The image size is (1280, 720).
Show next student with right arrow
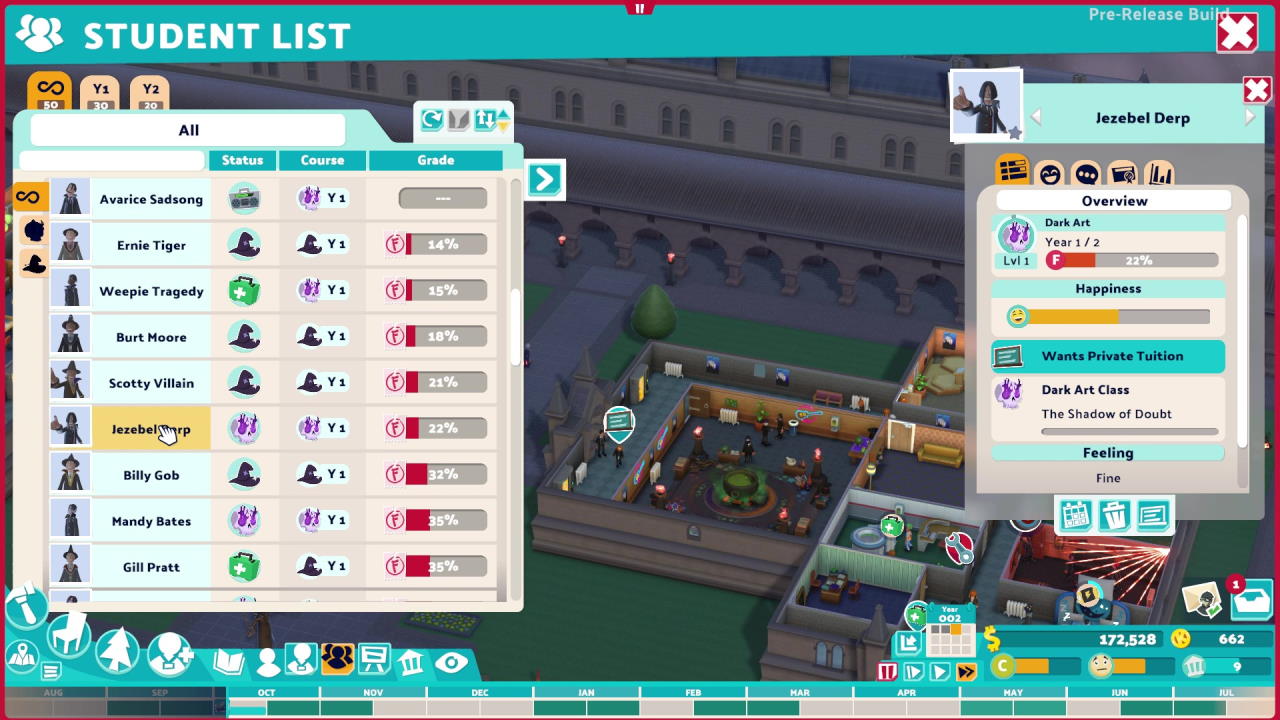click(1250, 118)
